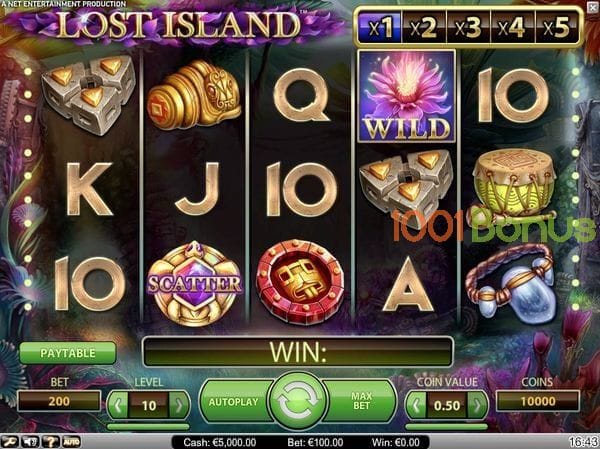Increase the bet level

point(179,404)
